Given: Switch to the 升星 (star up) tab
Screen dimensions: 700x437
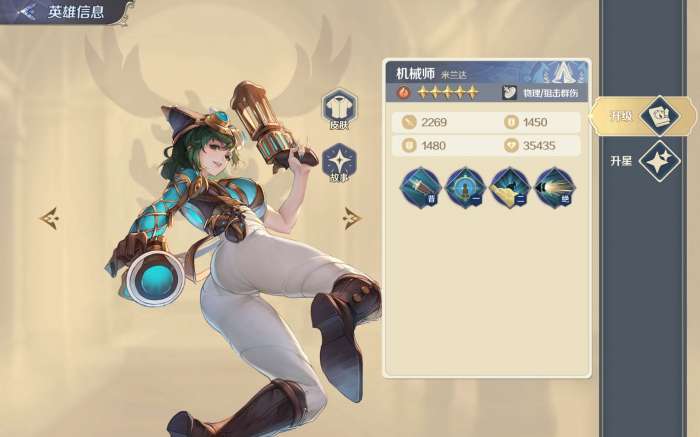Looking at the screenshot, I should tap(657, 160).
